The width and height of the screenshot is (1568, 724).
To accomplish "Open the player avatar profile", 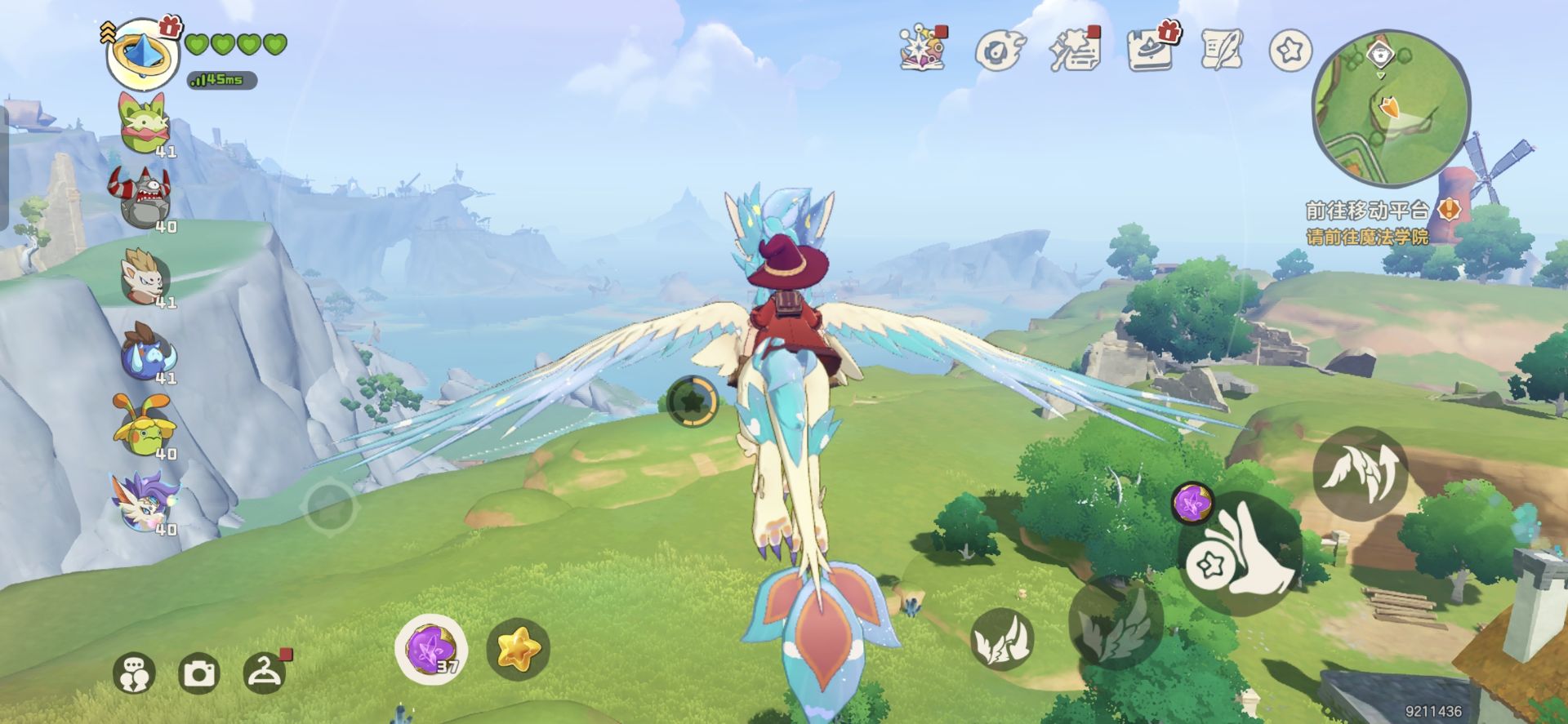I will [143, 53].
